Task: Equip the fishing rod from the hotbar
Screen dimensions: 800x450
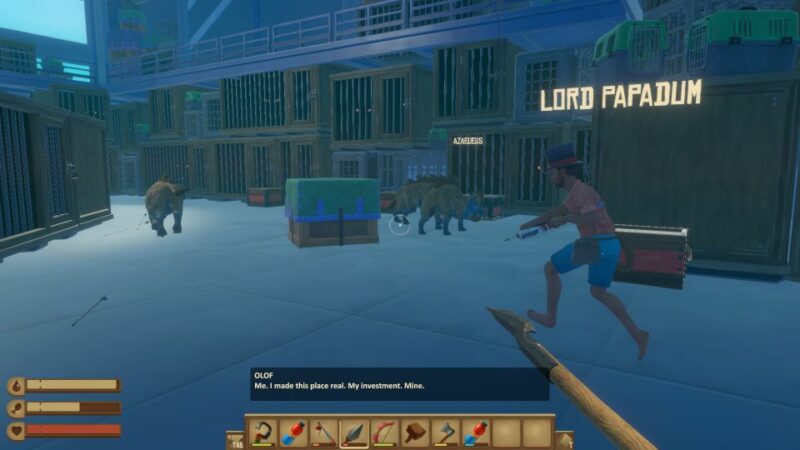Action: 323,432
